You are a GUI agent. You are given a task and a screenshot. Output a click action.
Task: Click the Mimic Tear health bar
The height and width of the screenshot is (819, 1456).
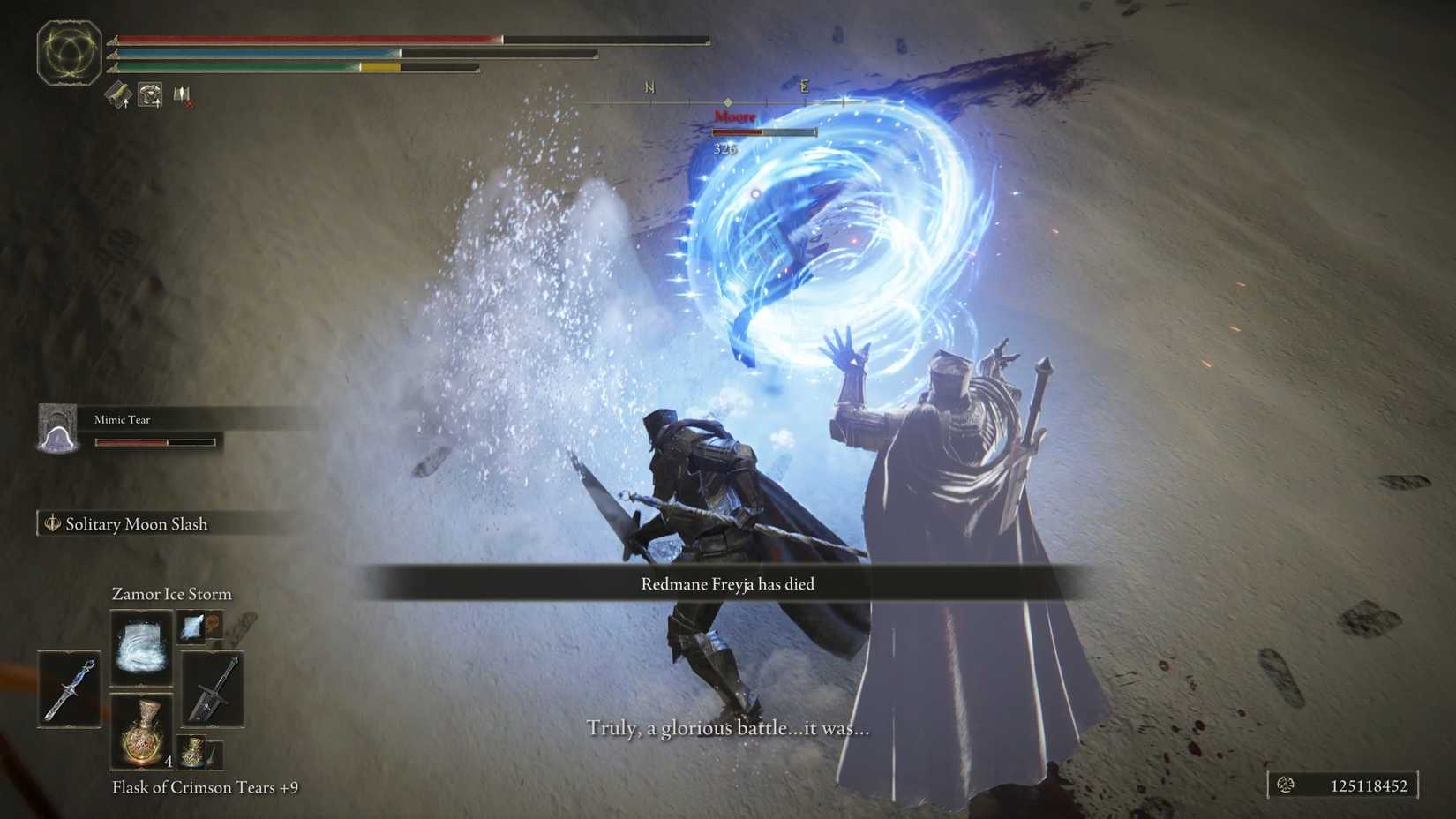click(x=155, y=441)
